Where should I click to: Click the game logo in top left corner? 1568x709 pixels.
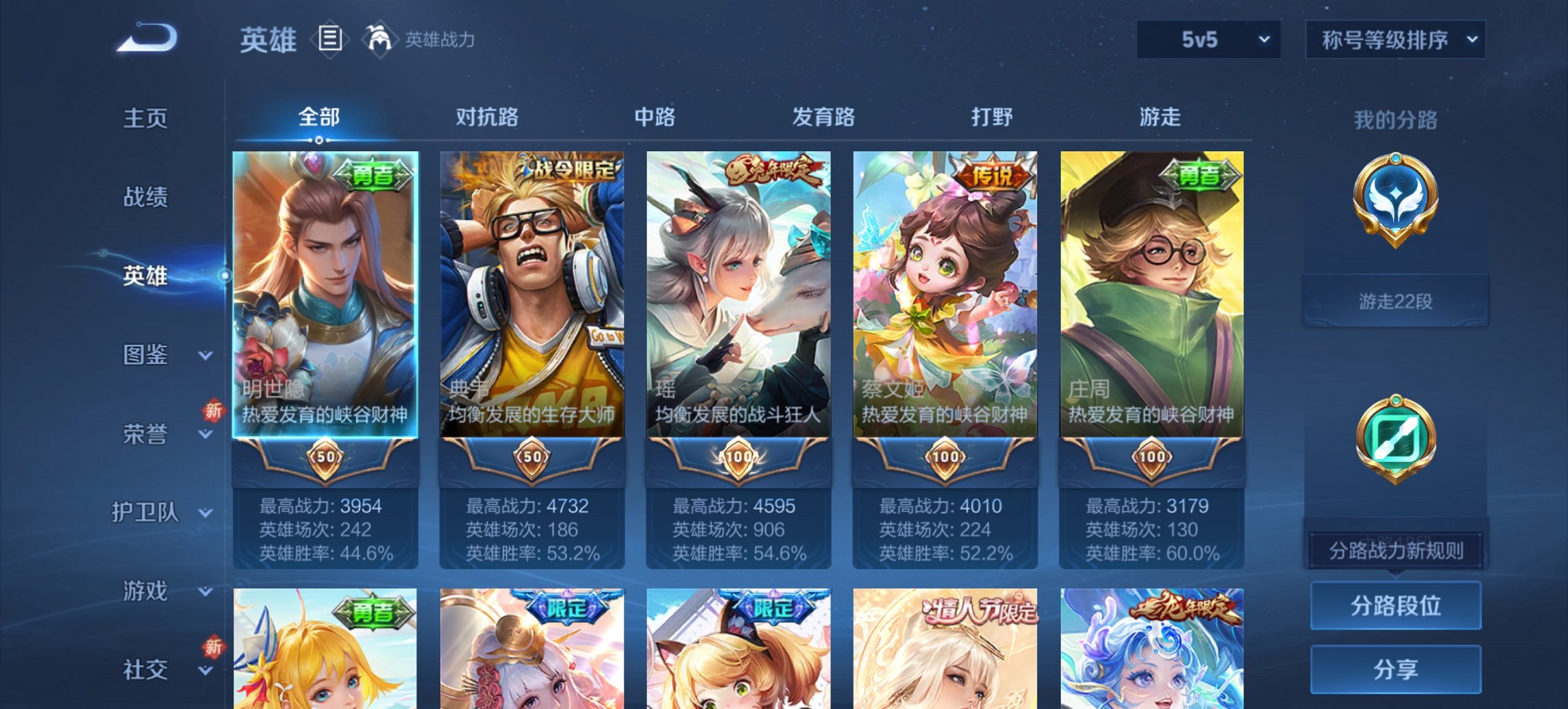click(x=144, y=38)
